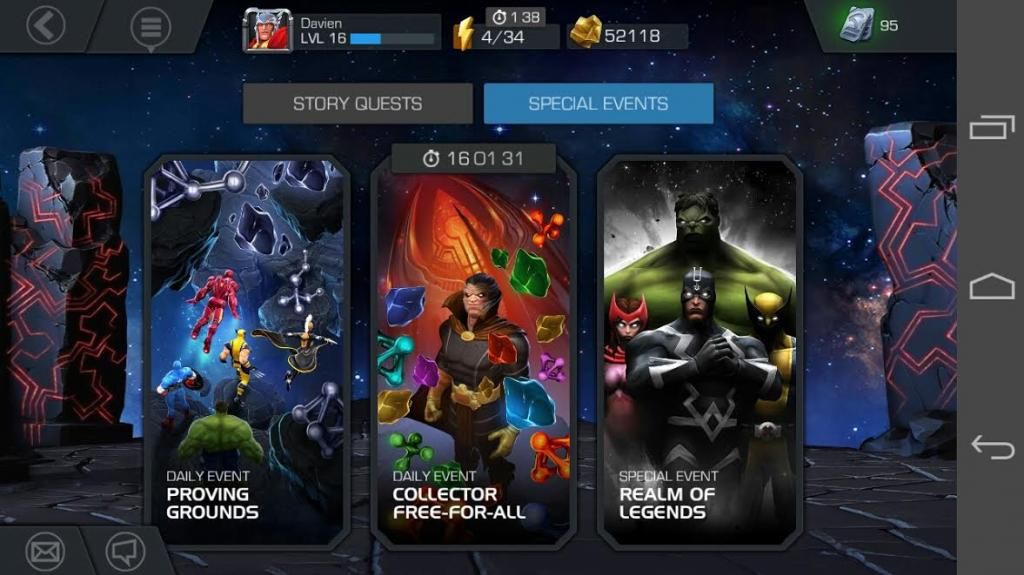Select the Special Events tab
This screenshot has height=575, width=1024.
(x=598, y=104)
